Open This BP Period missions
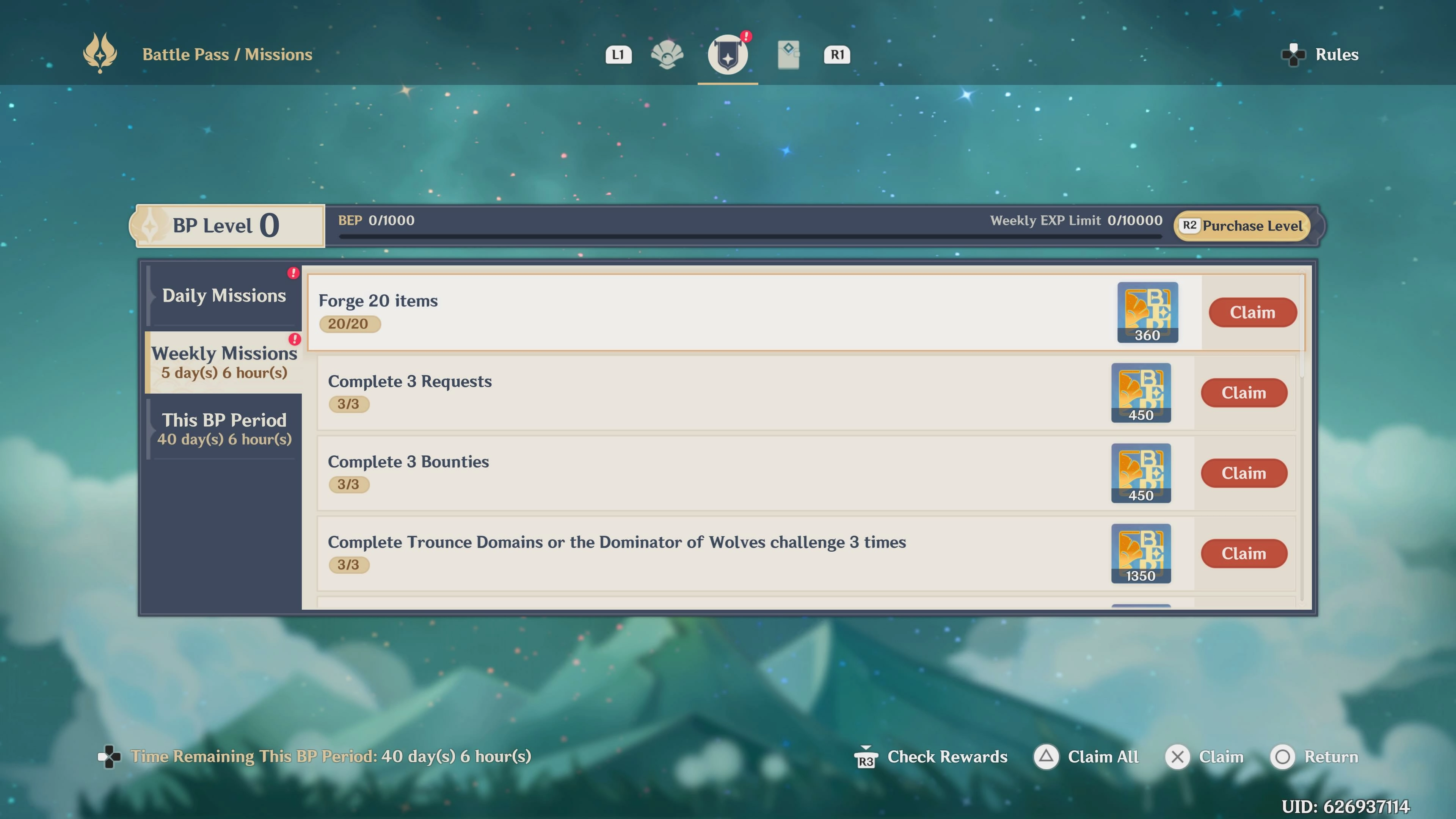 [x=224, y=429]
